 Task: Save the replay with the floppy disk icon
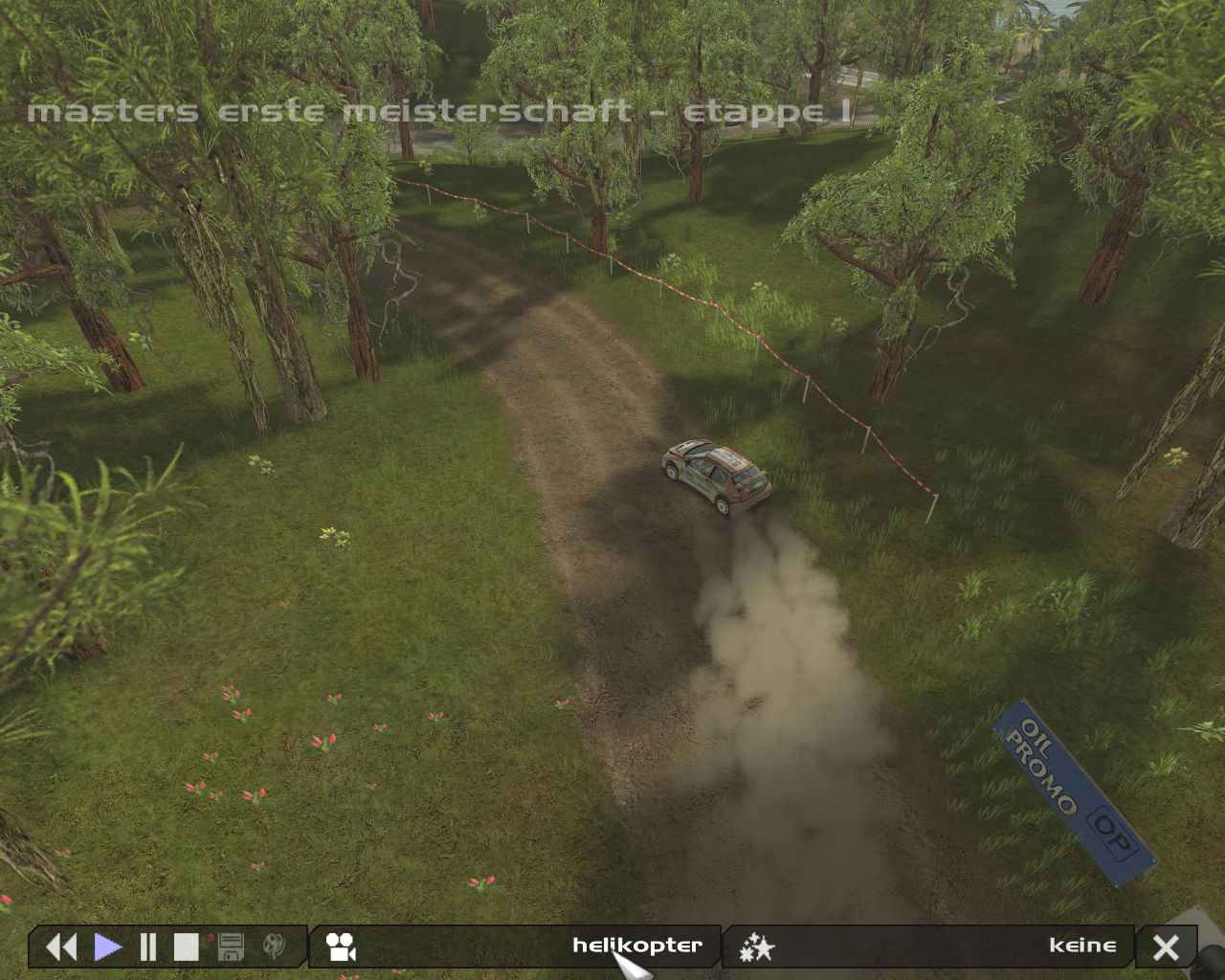click(231, 947)
